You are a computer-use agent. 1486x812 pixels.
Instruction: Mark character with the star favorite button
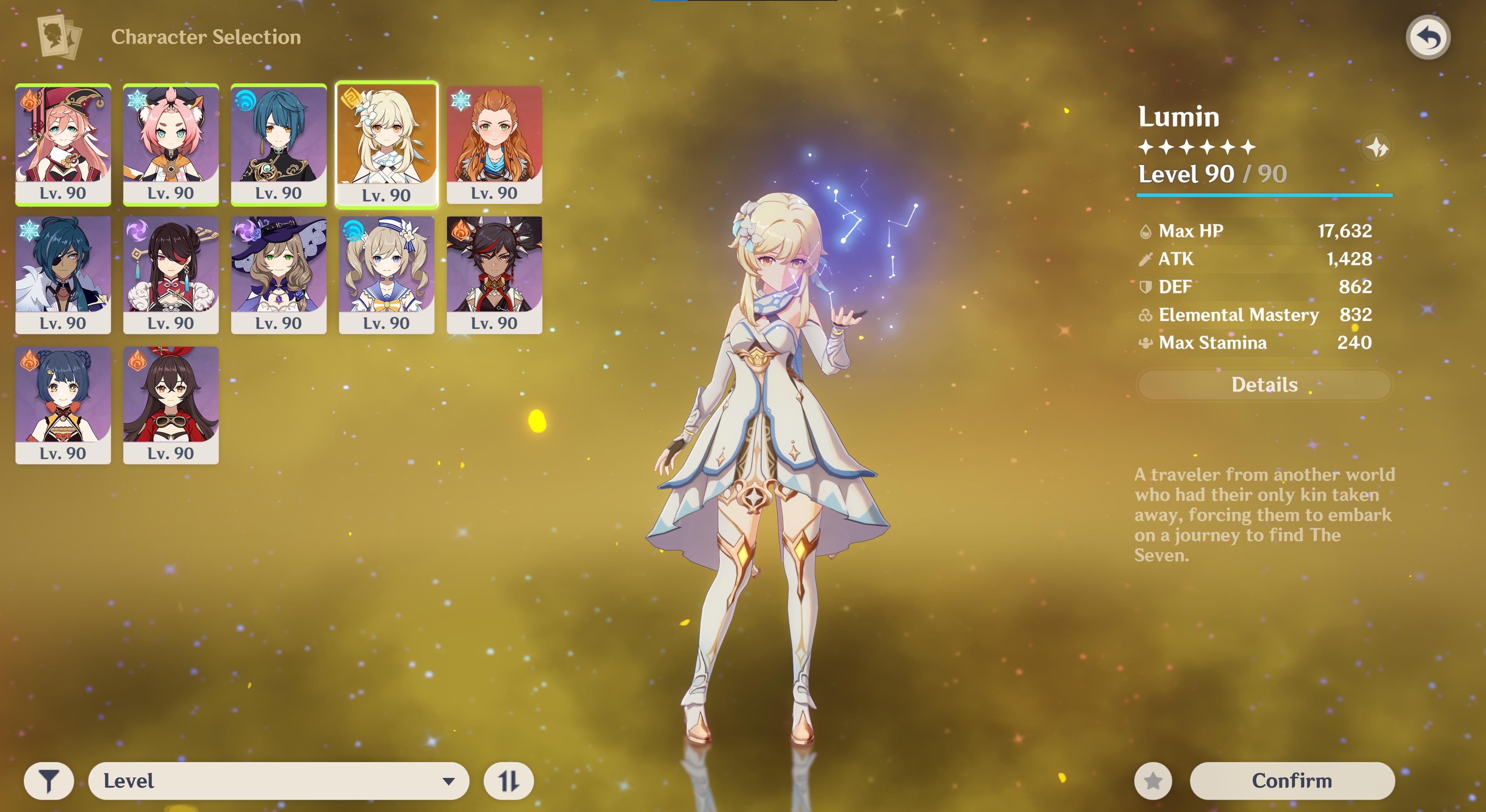[1152, 781]
